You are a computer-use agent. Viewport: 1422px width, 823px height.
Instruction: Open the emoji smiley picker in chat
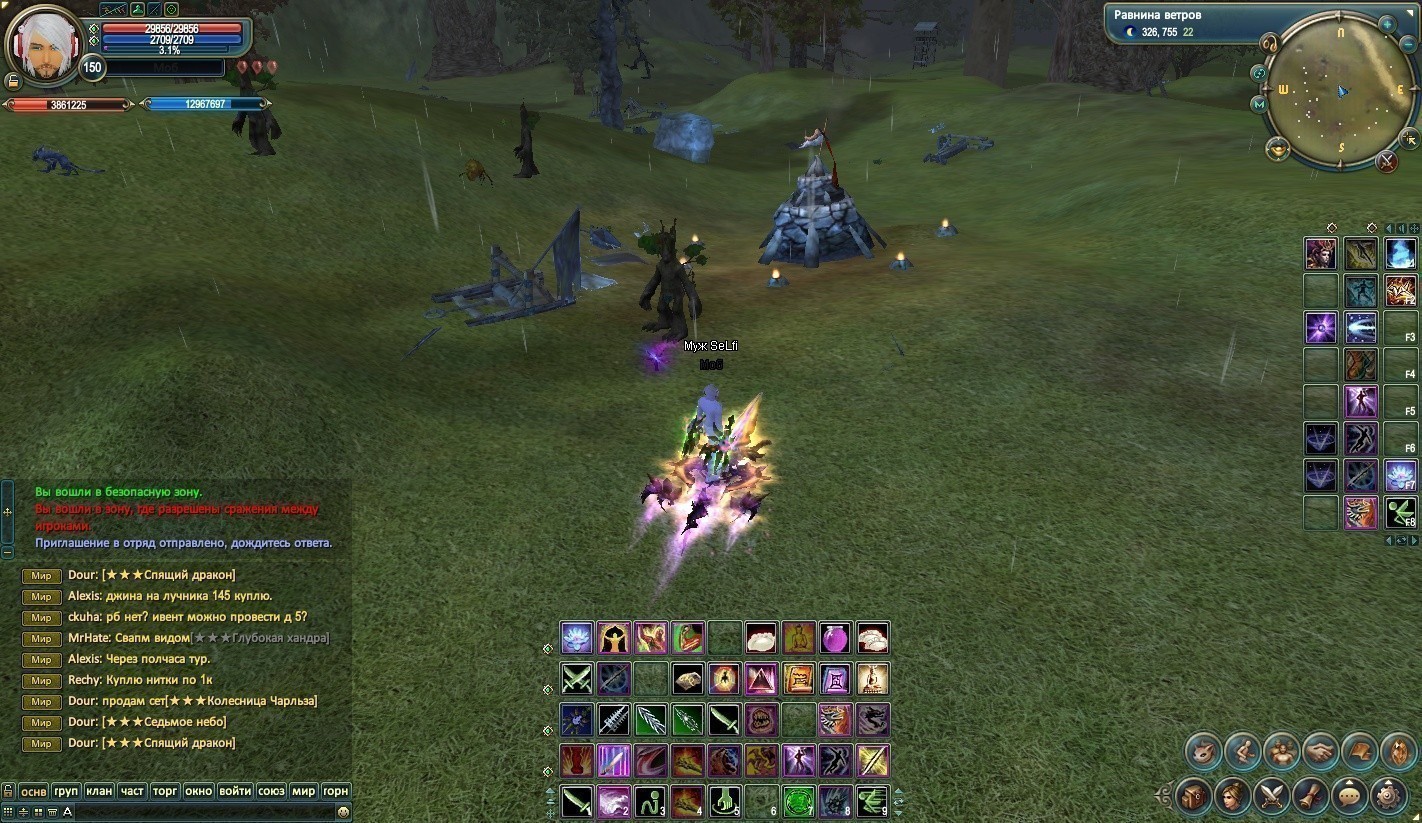343,811
